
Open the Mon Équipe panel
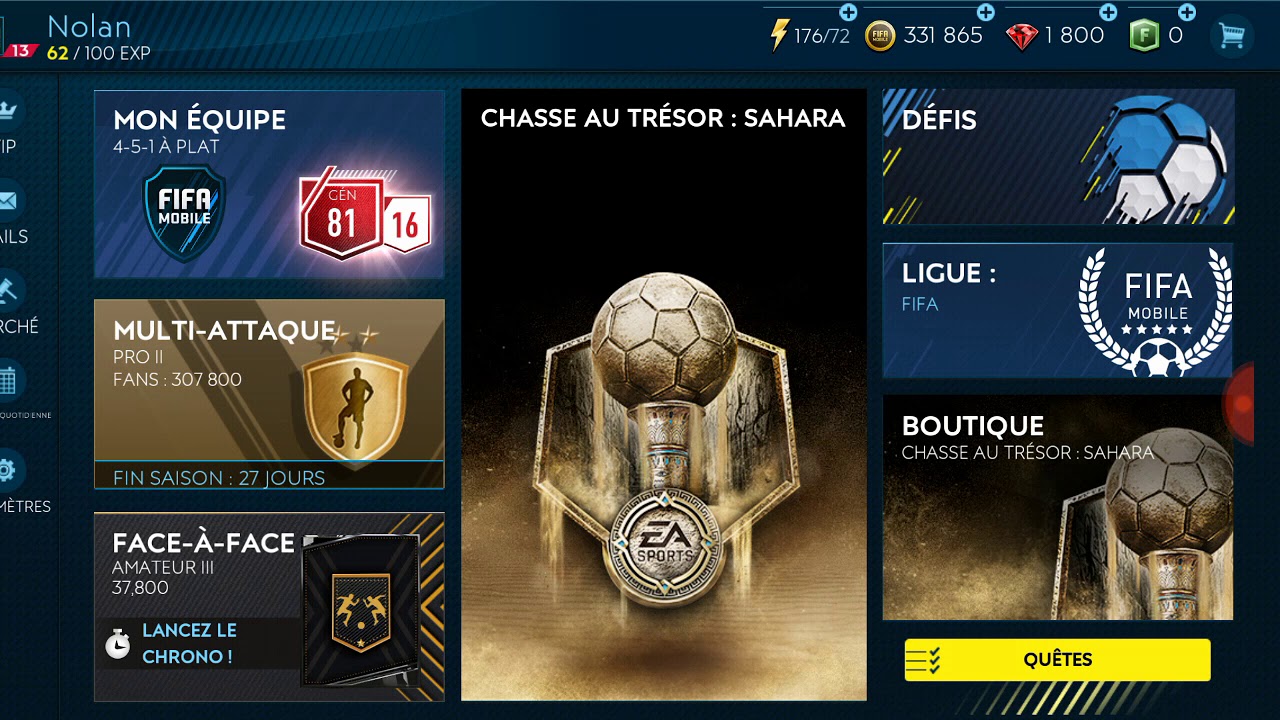point(268,184)
